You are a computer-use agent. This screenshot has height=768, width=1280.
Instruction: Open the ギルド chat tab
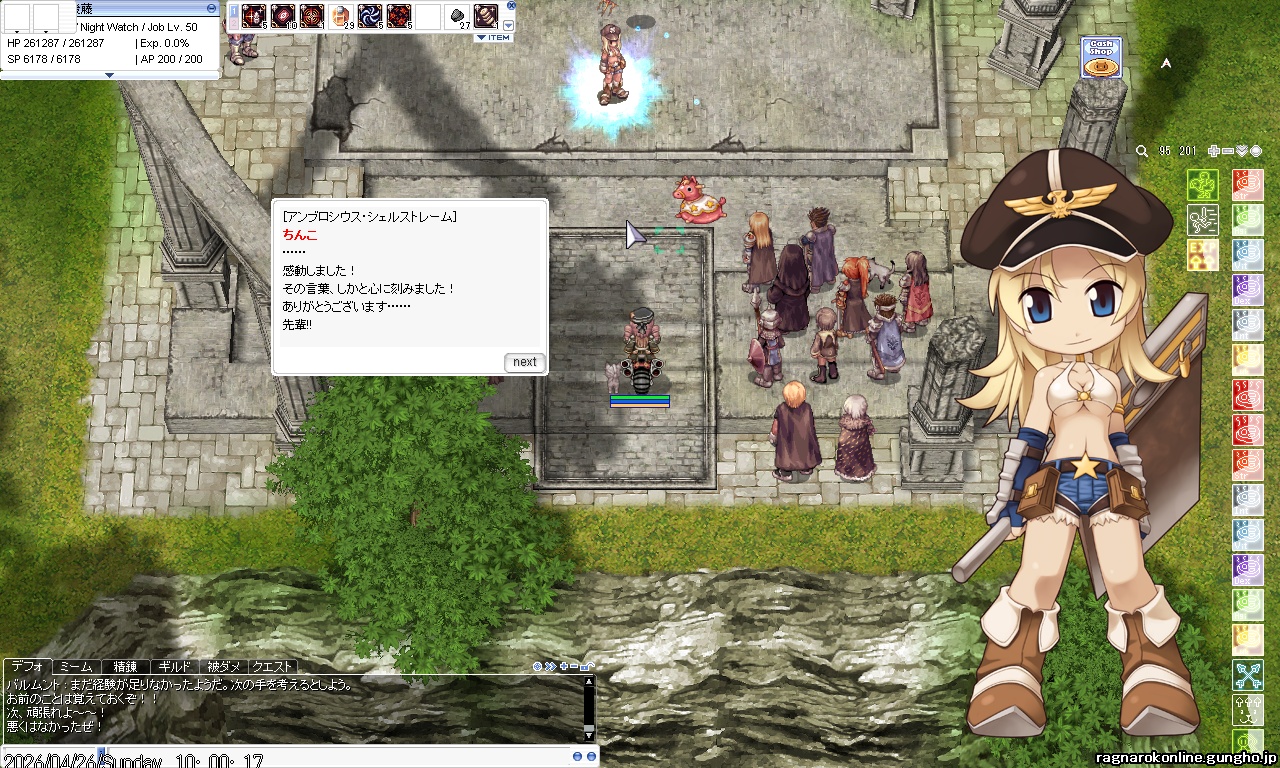pyautogui.click(x=174, y=666)
